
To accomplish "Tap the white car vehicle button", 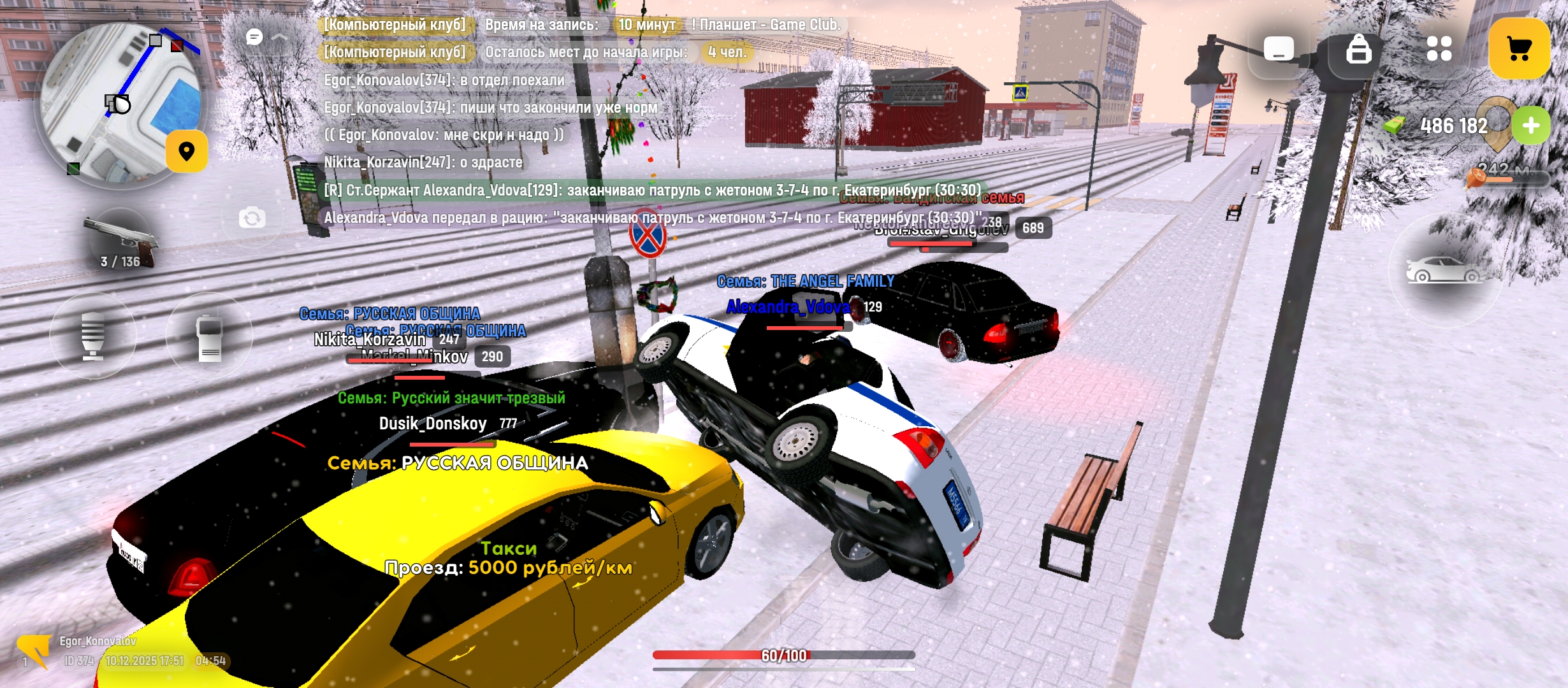I will point(1444,270).
